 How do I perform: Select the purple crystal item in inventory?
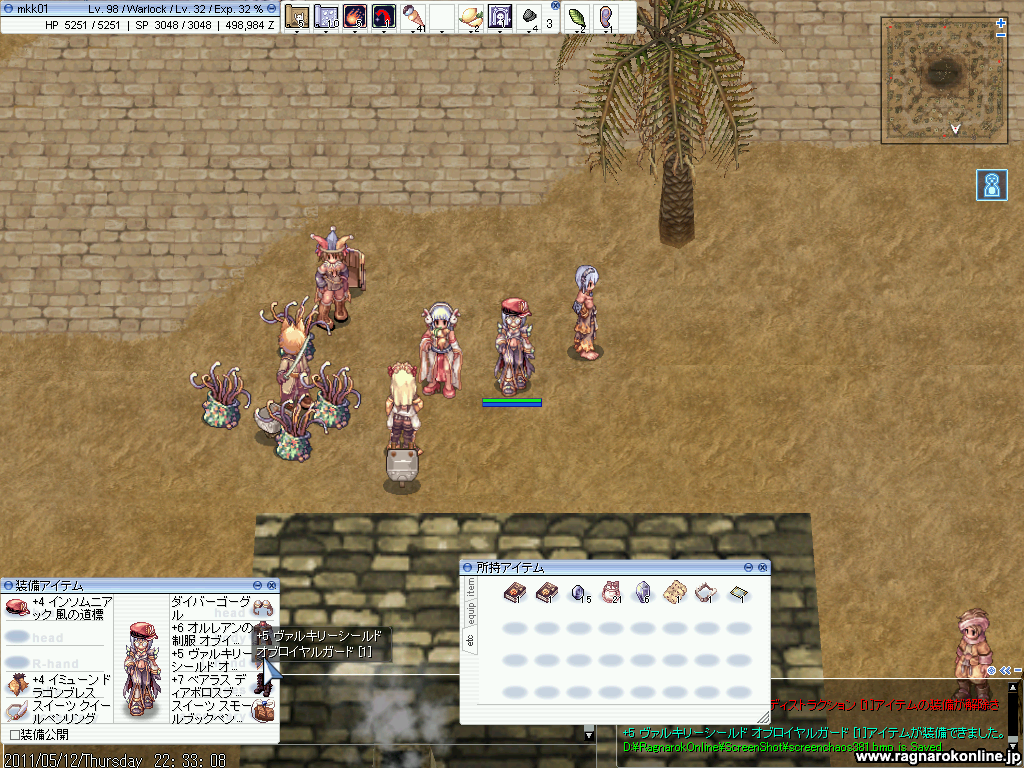[643, 594]
